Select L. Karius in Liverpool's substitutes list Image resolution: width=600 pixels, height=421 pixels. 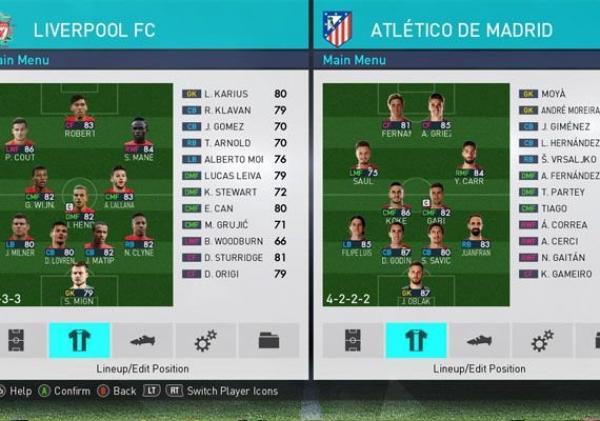235,94
